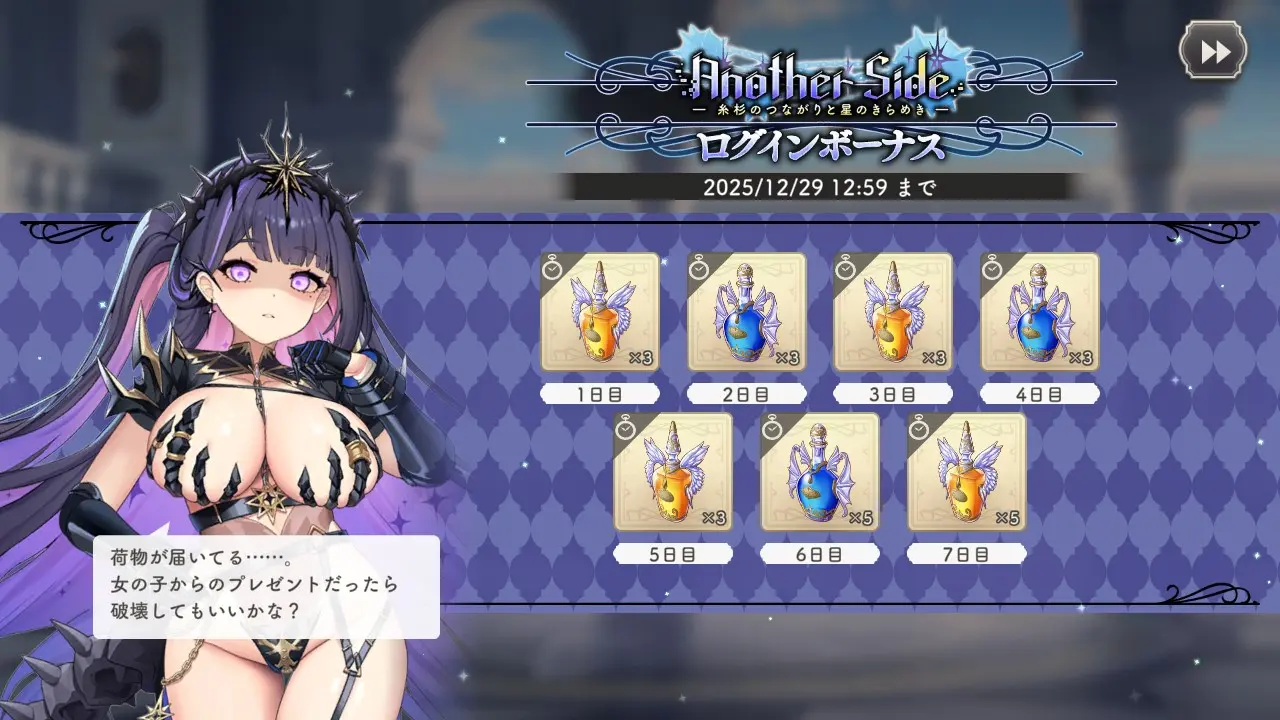Screen dimensions: 1280x720
Task: Choose the day 3 orange potion reward
Action: (x=893, y=312)
